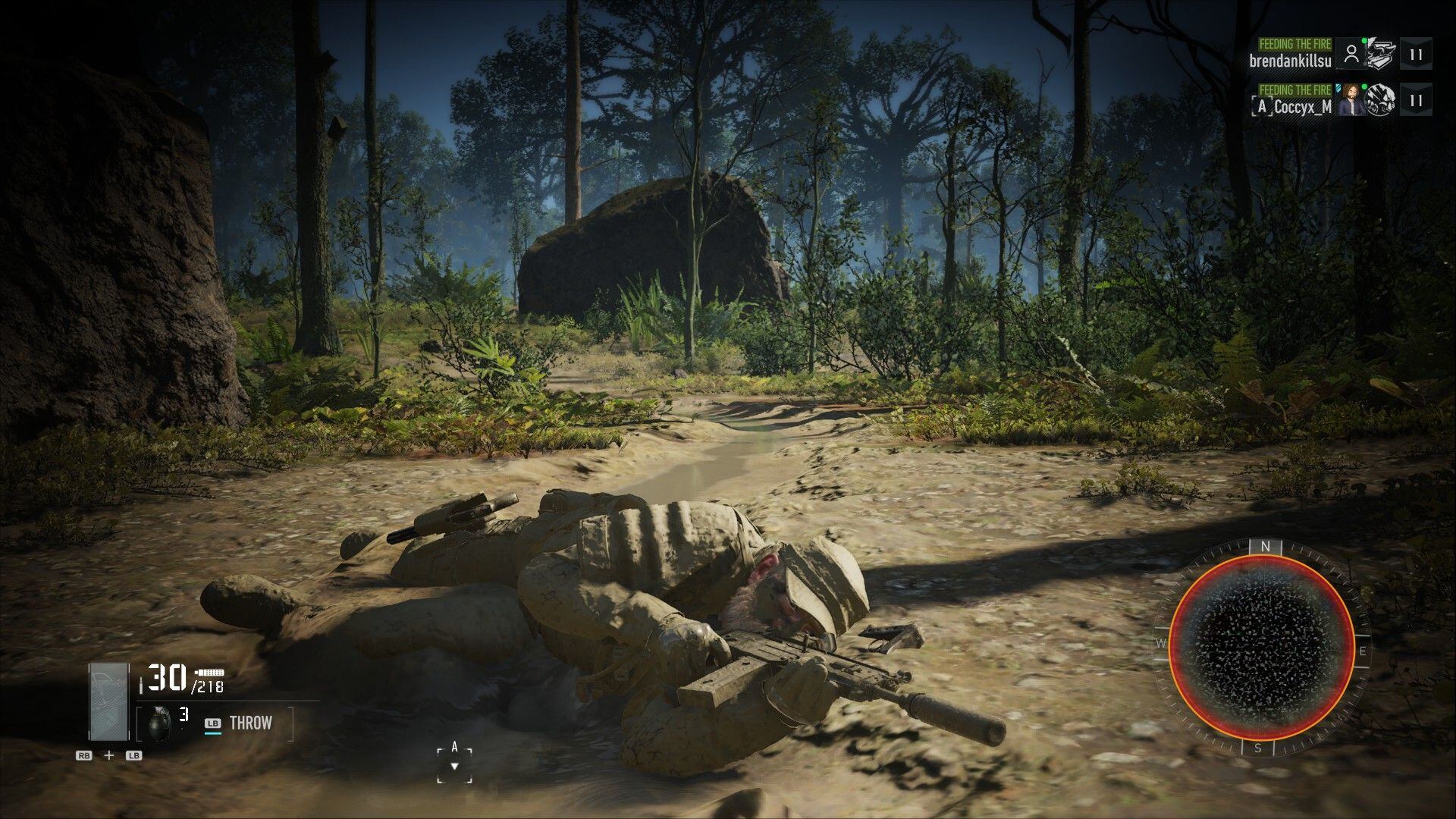Toggle Coccyx_M's green online status dot
Image resolution: width=1456 pixels, height=819 pixels.
click(x=1363, y=86)
